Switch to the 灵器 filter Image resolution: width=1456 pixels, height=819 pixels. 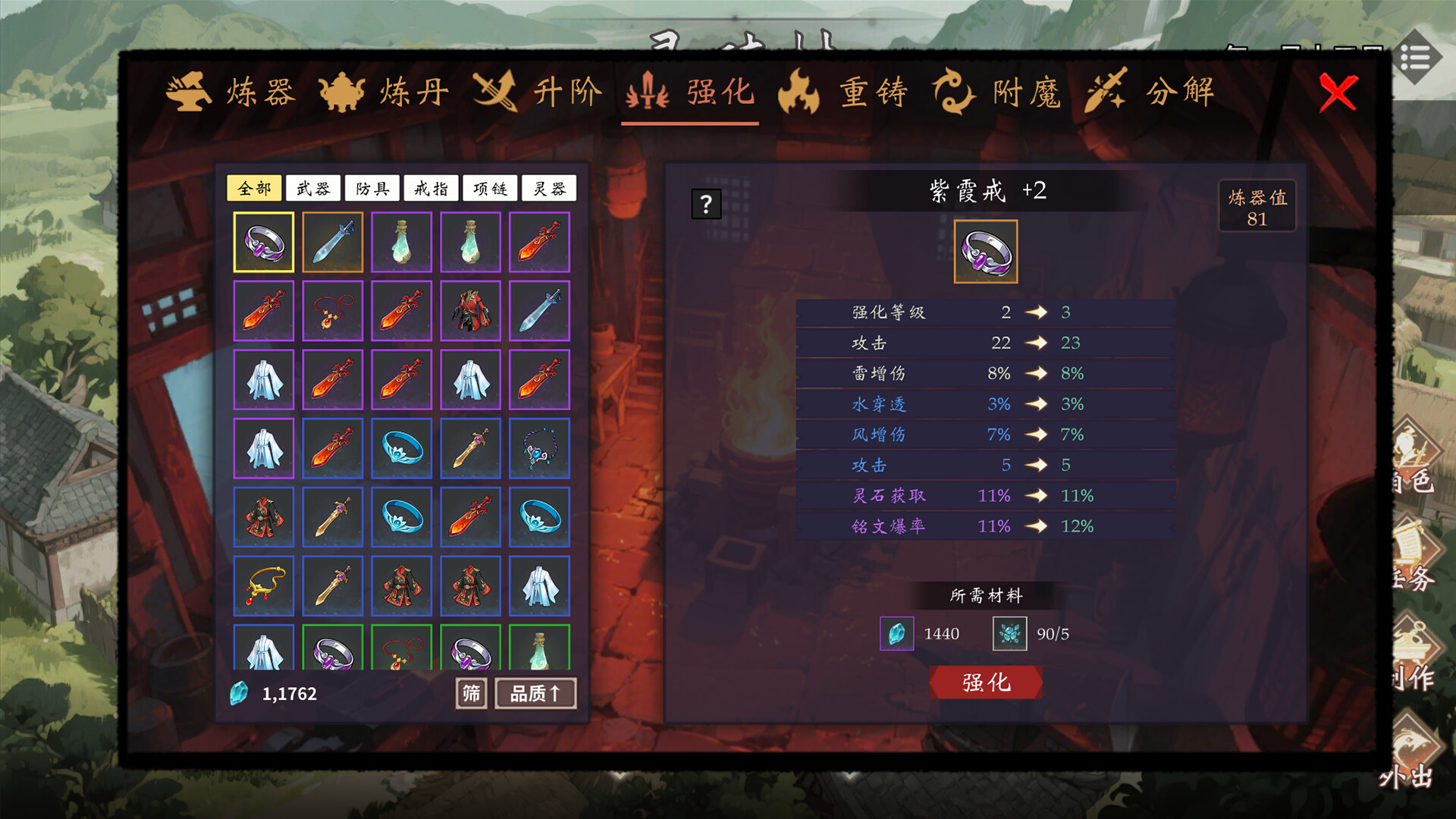pos(551,188)
